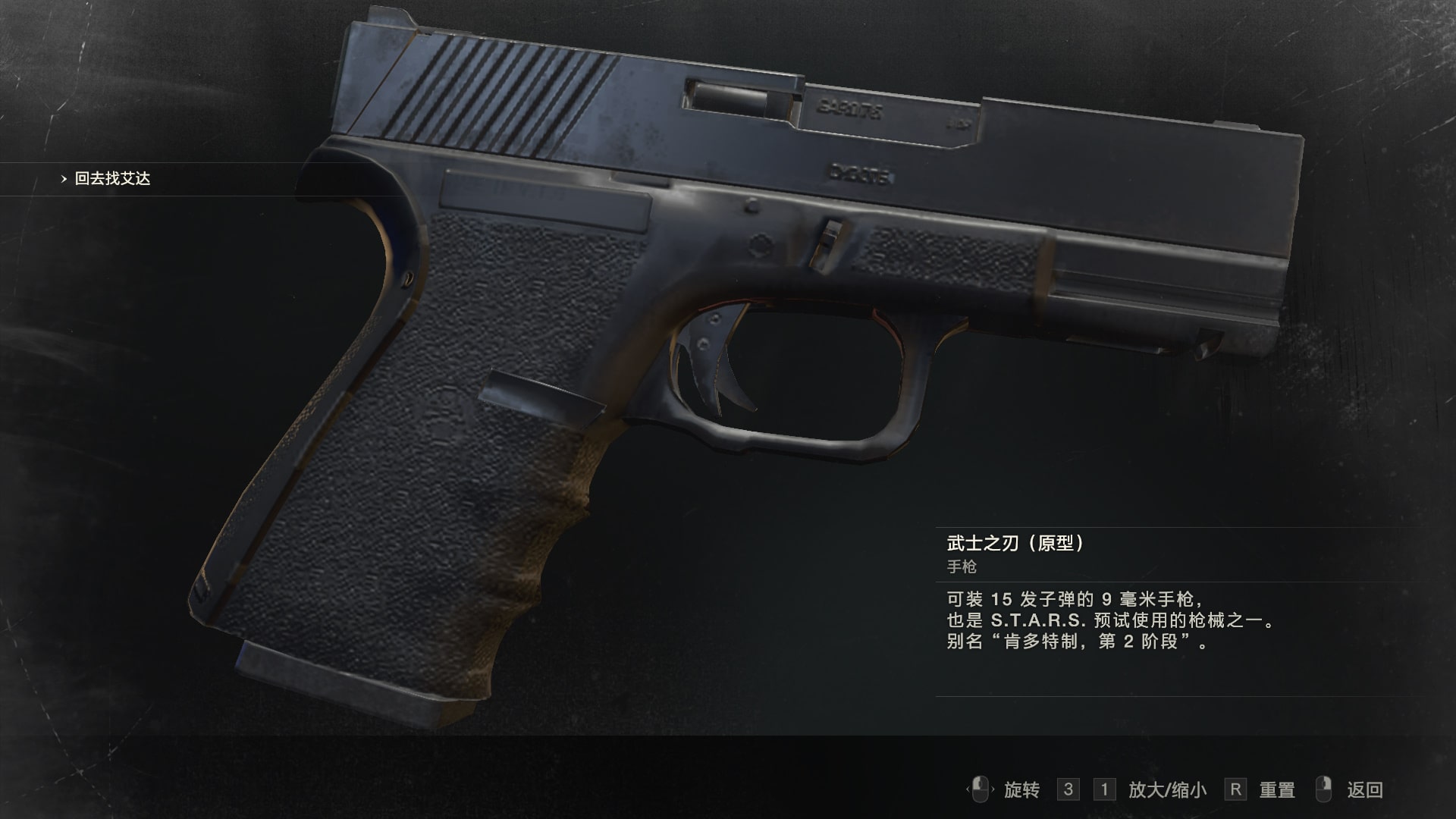Select the '3' key hint icon for zooming in
1456x819 pixels.
1067,789
